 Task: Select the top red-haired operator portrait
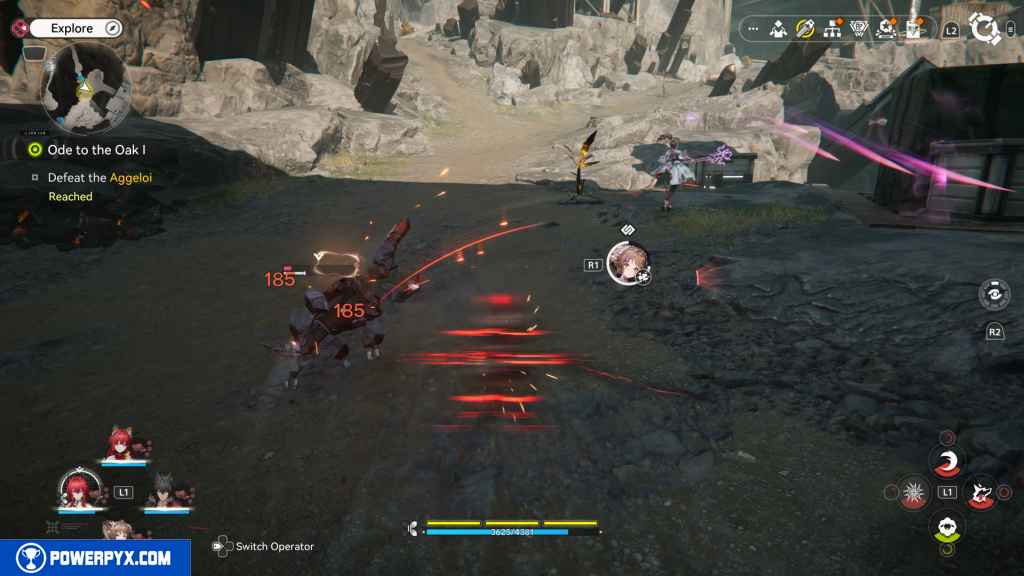pos(122,444)
